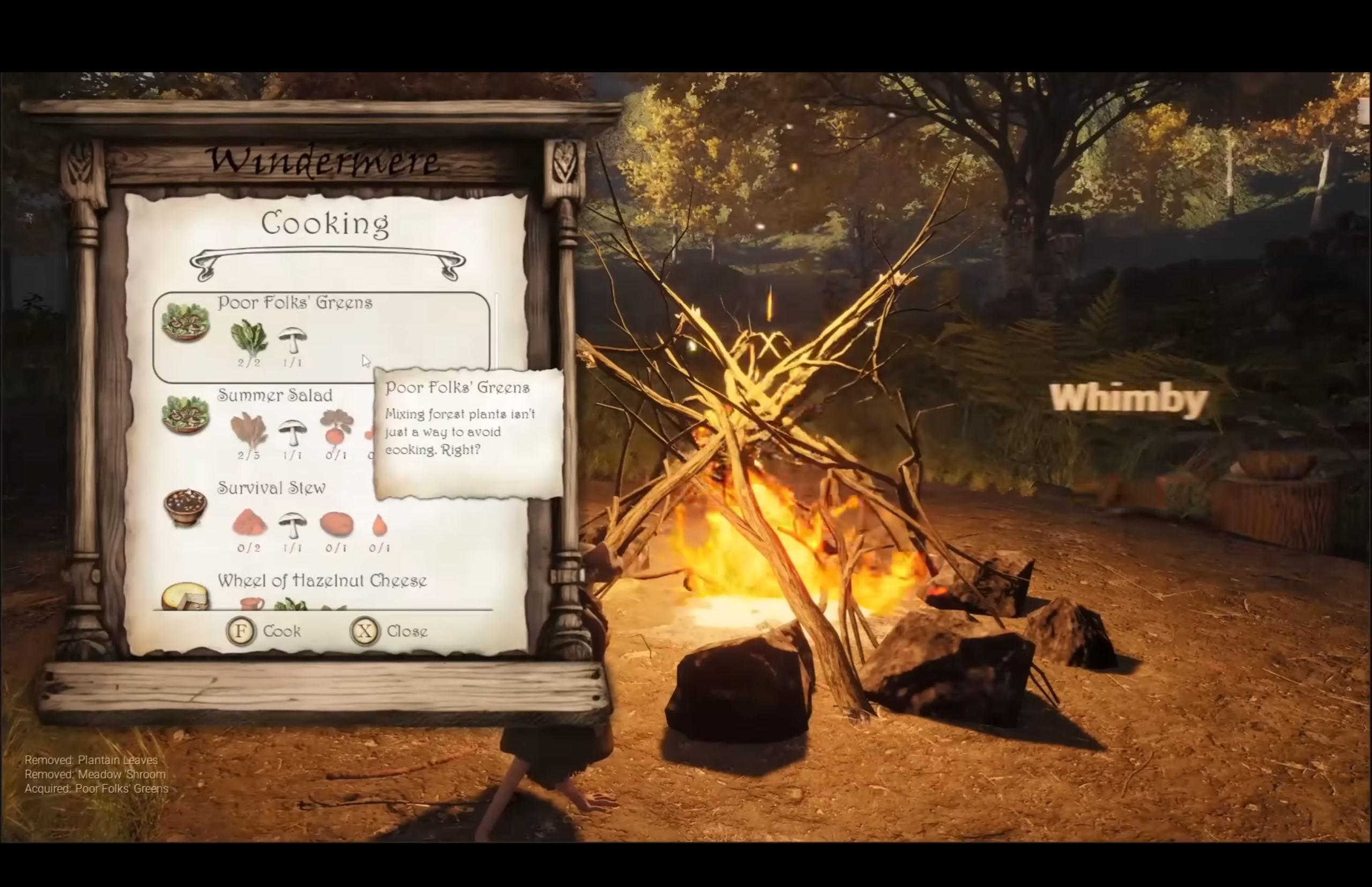Screen dimensions: 1372x887
Task: Click the plantain leaf ingredient in Poor Folks' Greens
Action: tap(249, 338)
